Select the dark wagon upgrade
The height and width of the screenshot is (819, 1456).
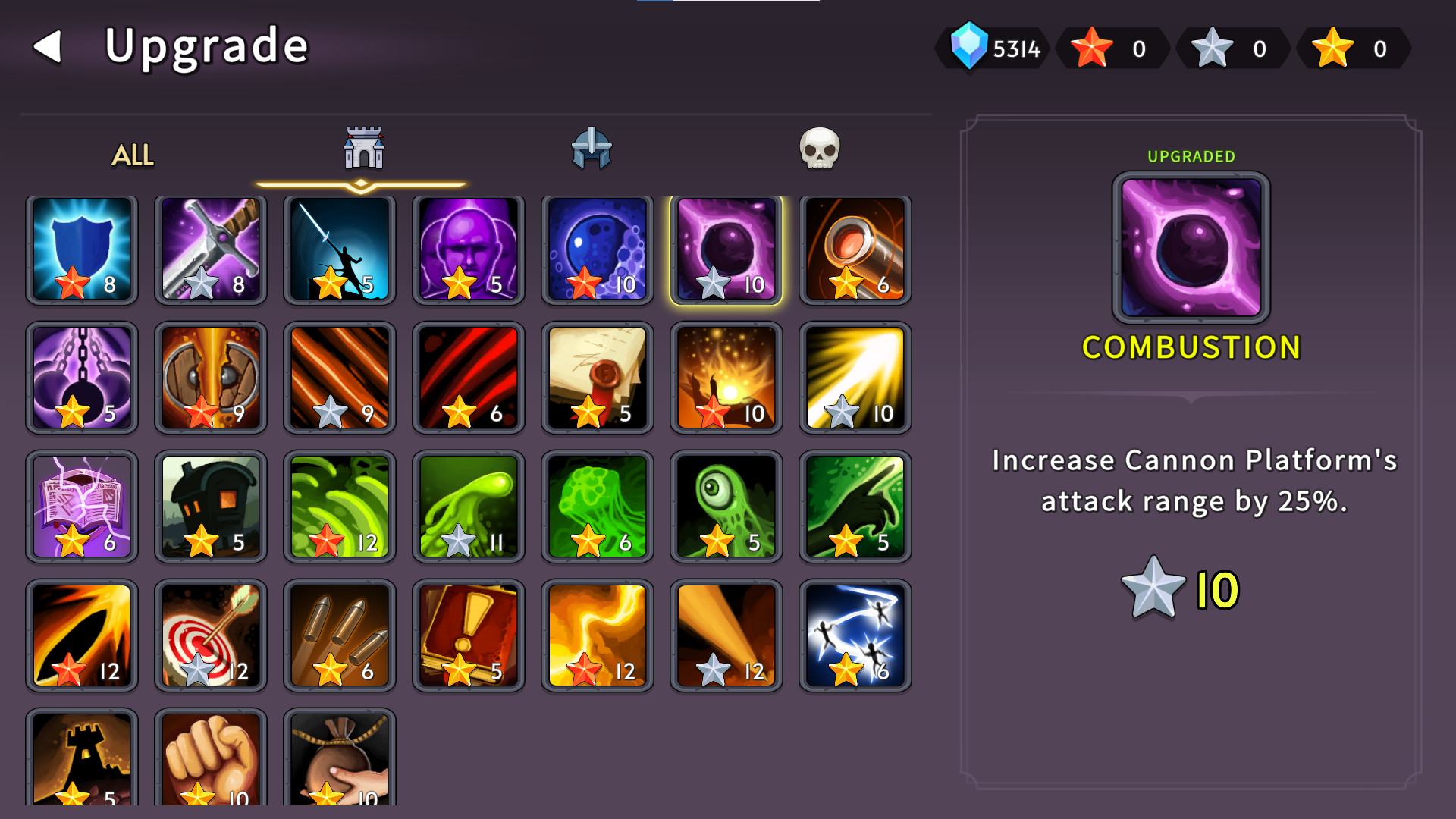tap(209, 506)
